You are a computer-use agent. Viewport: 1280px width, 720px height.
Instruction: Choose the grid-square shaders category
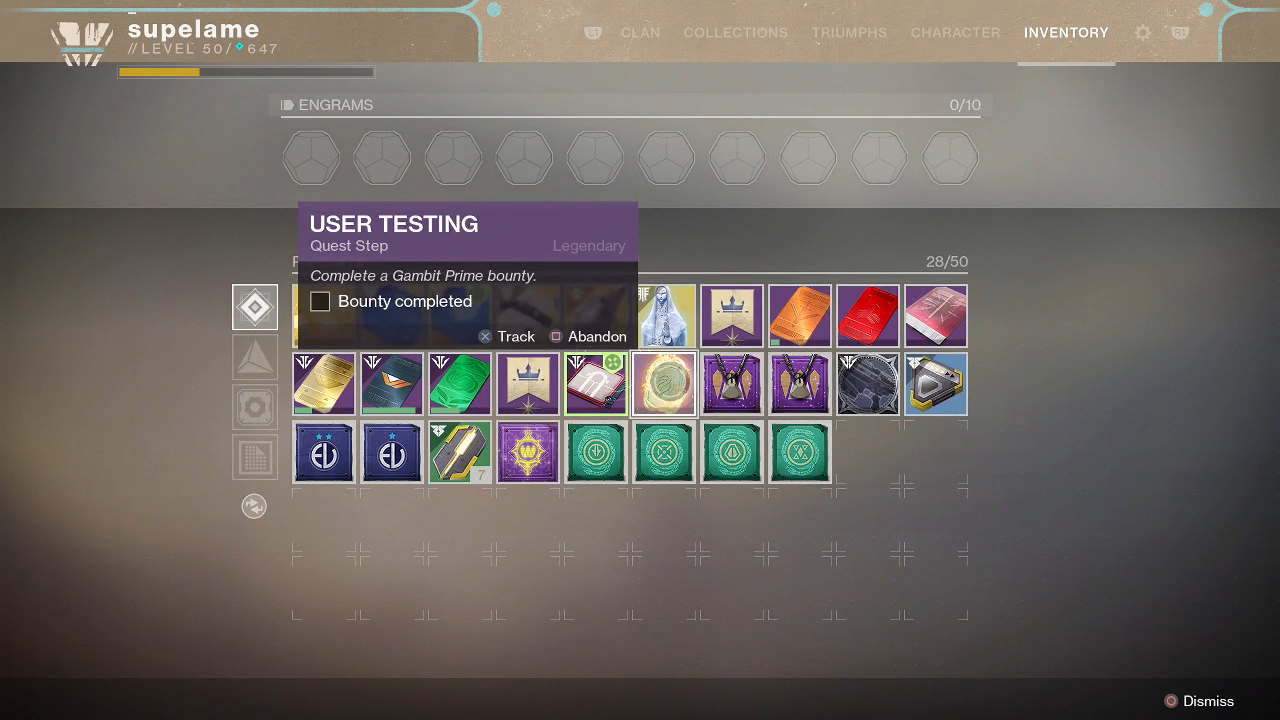tap(255, 457)
